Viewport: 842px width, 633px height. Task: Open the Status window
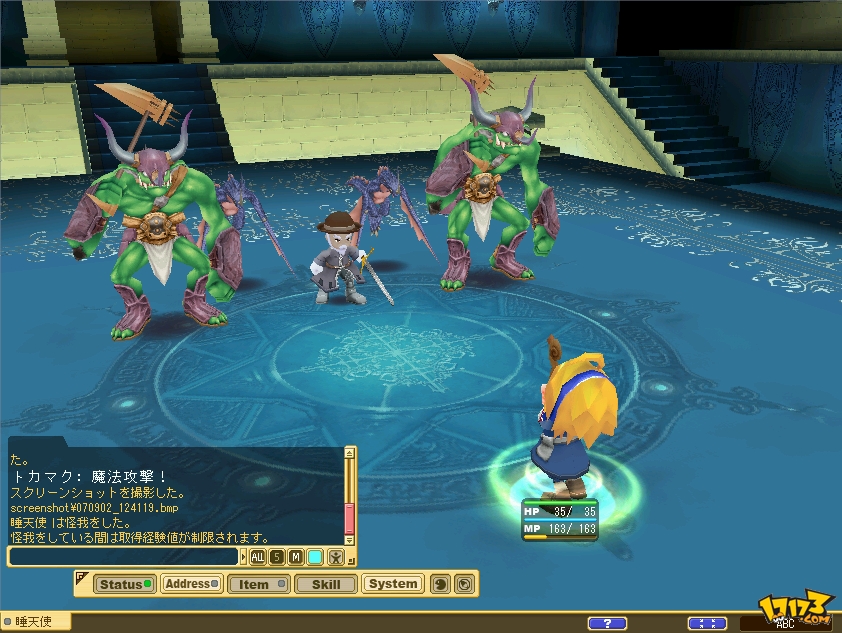(124, 584)
